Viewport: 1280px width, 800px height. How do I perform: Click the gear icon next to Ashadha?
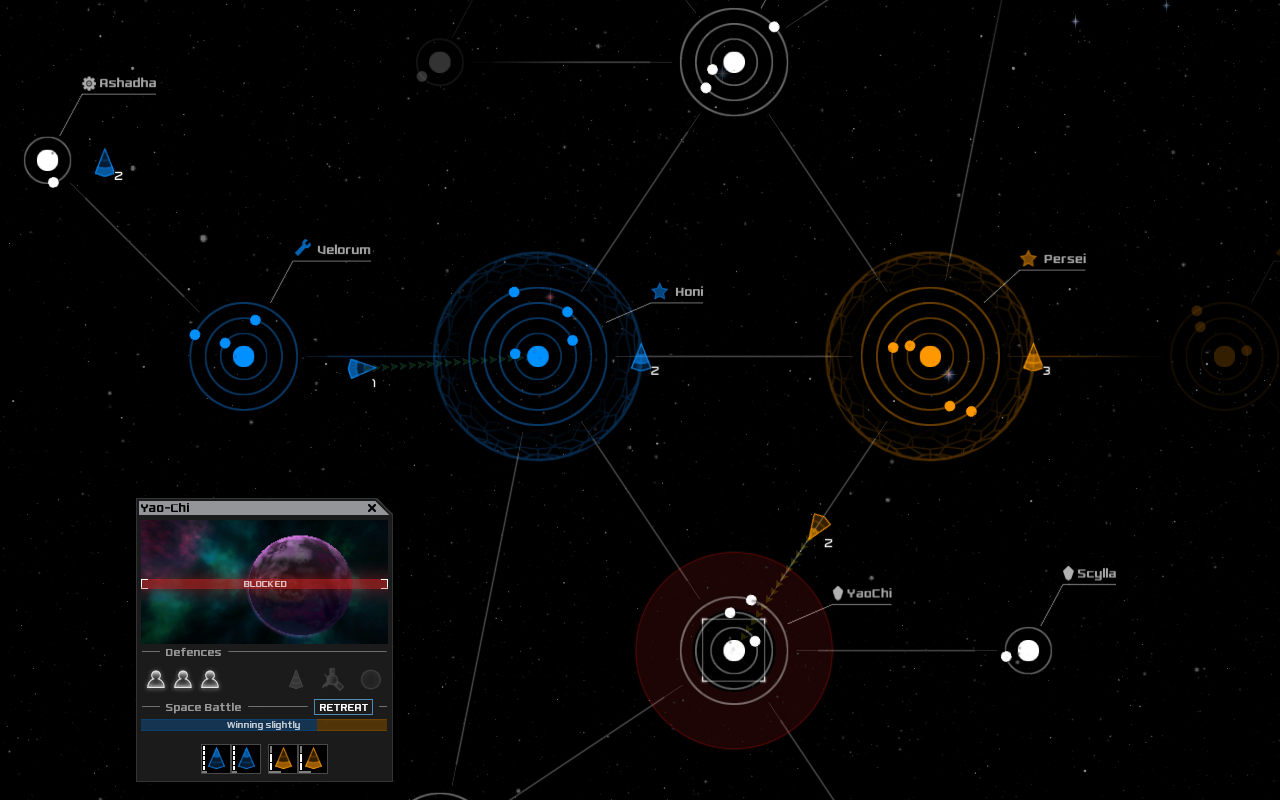(x=88, y=84)
